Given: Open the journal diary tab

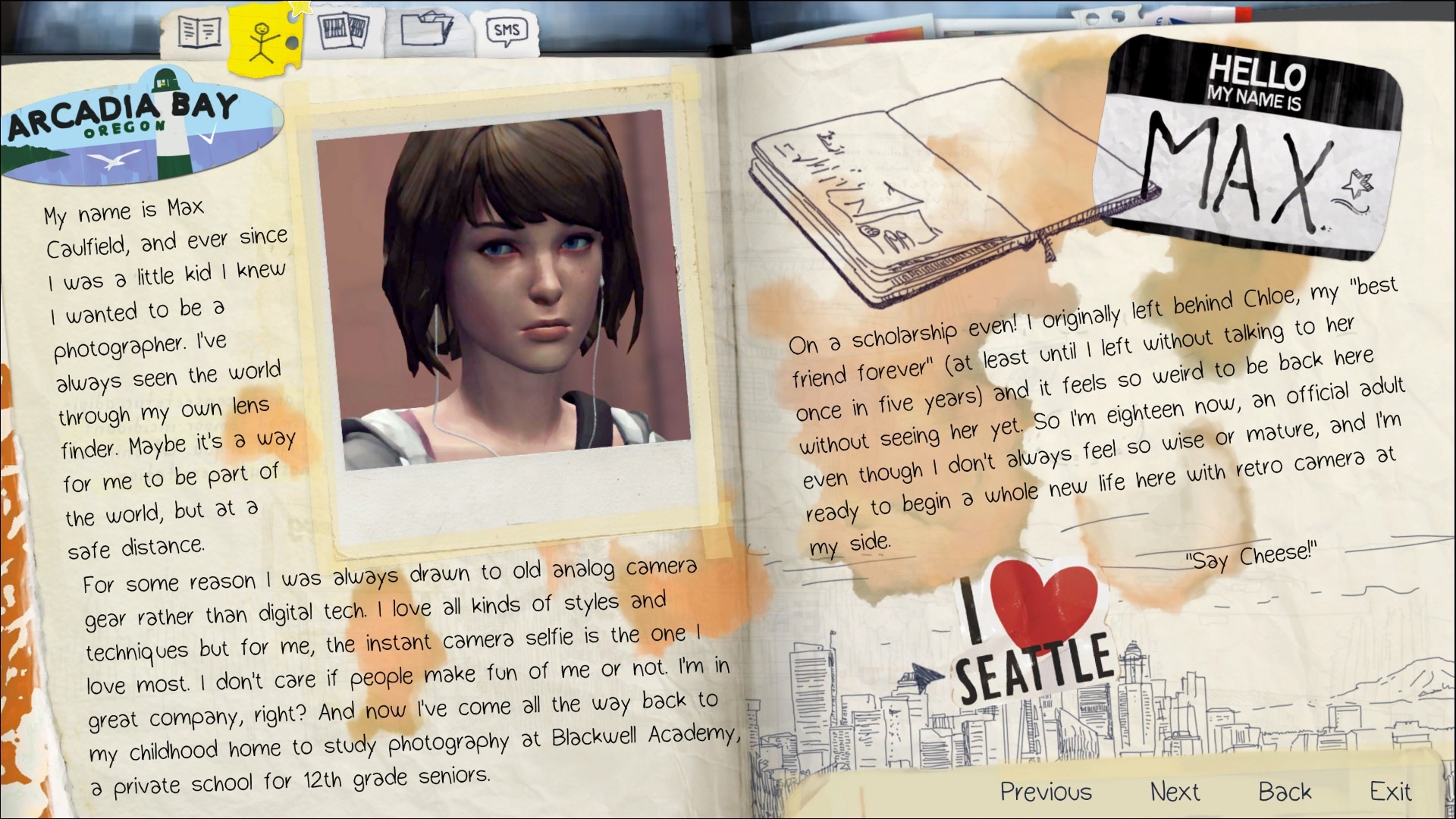Looking at the screenshot, I should tap(199, 33).
